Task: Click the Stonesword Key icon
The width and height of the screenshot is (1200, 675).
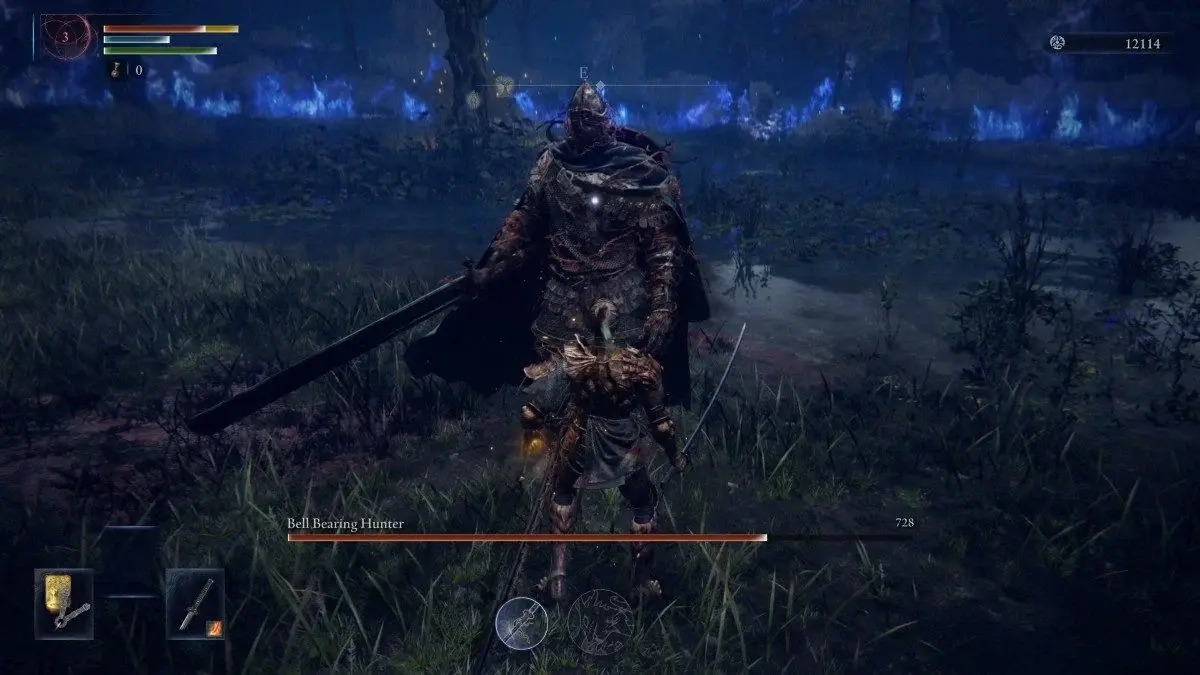Action: pyautogui.click(x=119, y=70)
